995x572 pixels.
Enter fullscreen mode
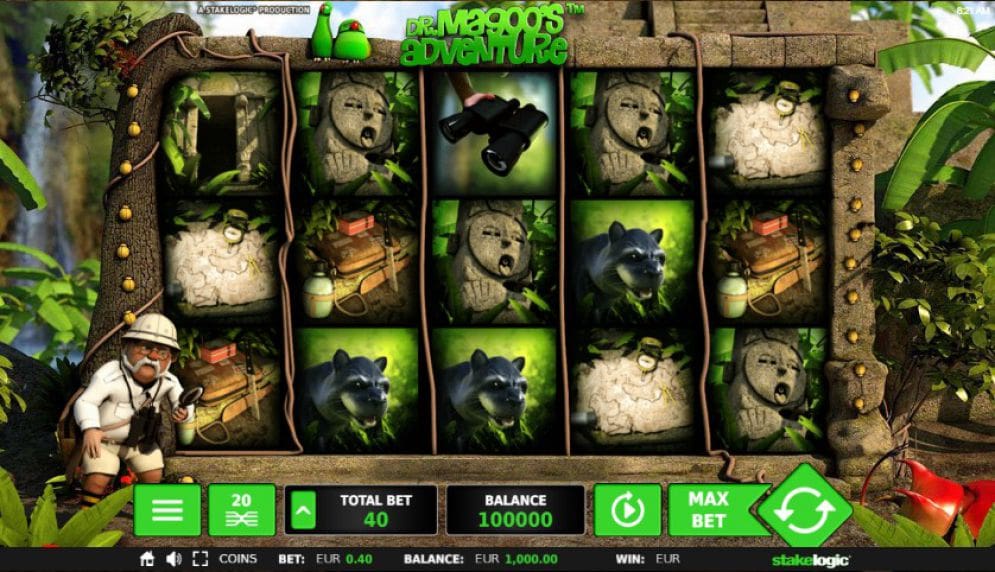[200, 559]
